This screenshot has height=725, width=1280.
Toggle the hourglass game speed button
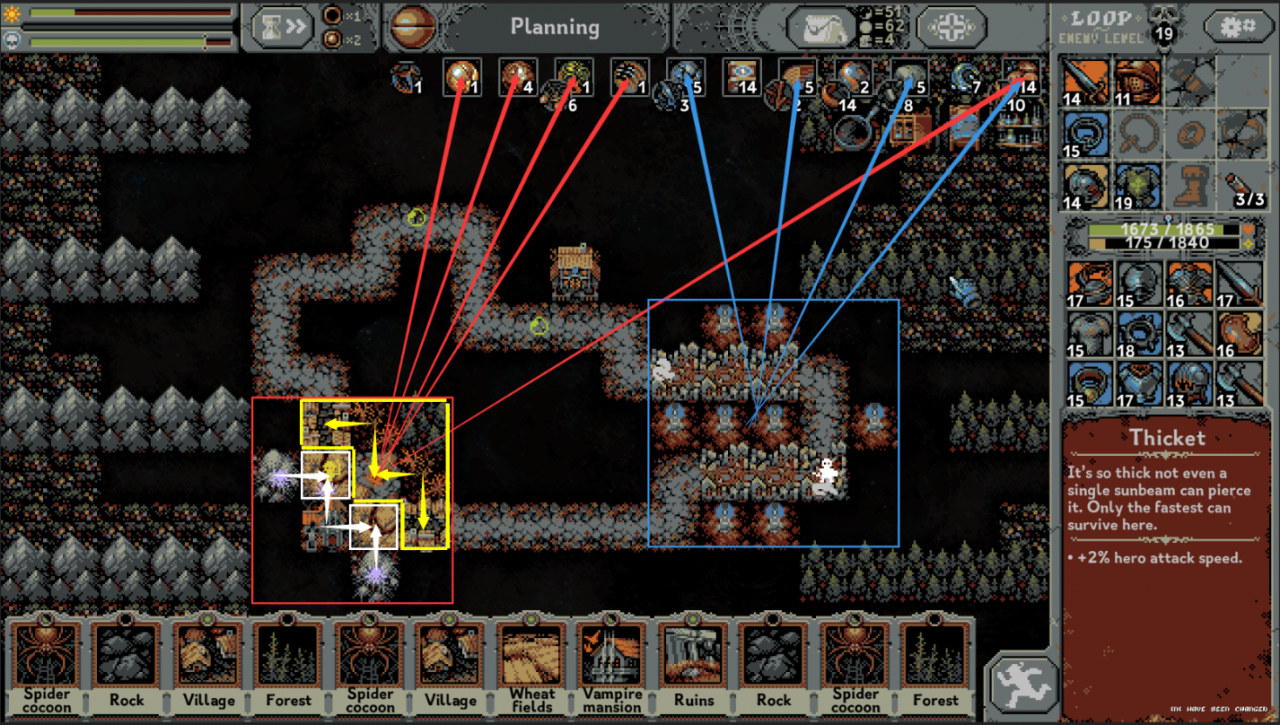click(280, 26)
